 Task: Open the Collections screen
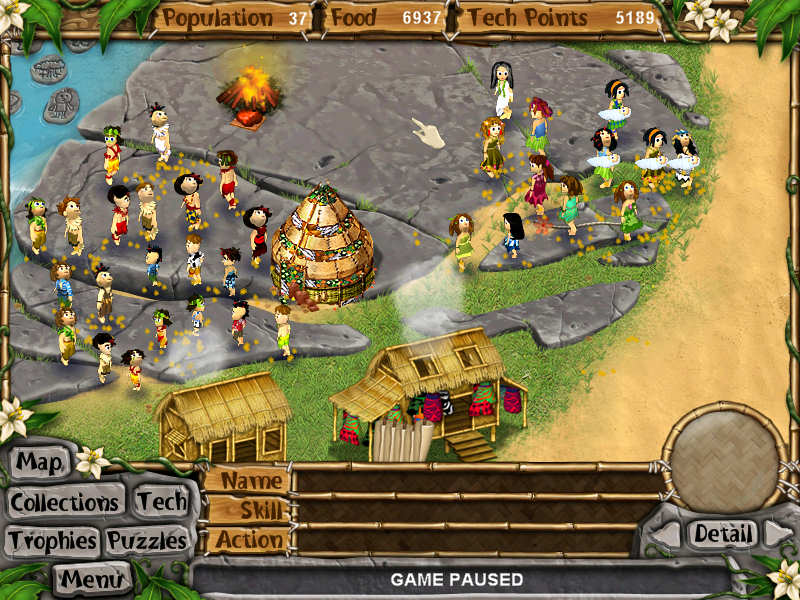point(66,502)
